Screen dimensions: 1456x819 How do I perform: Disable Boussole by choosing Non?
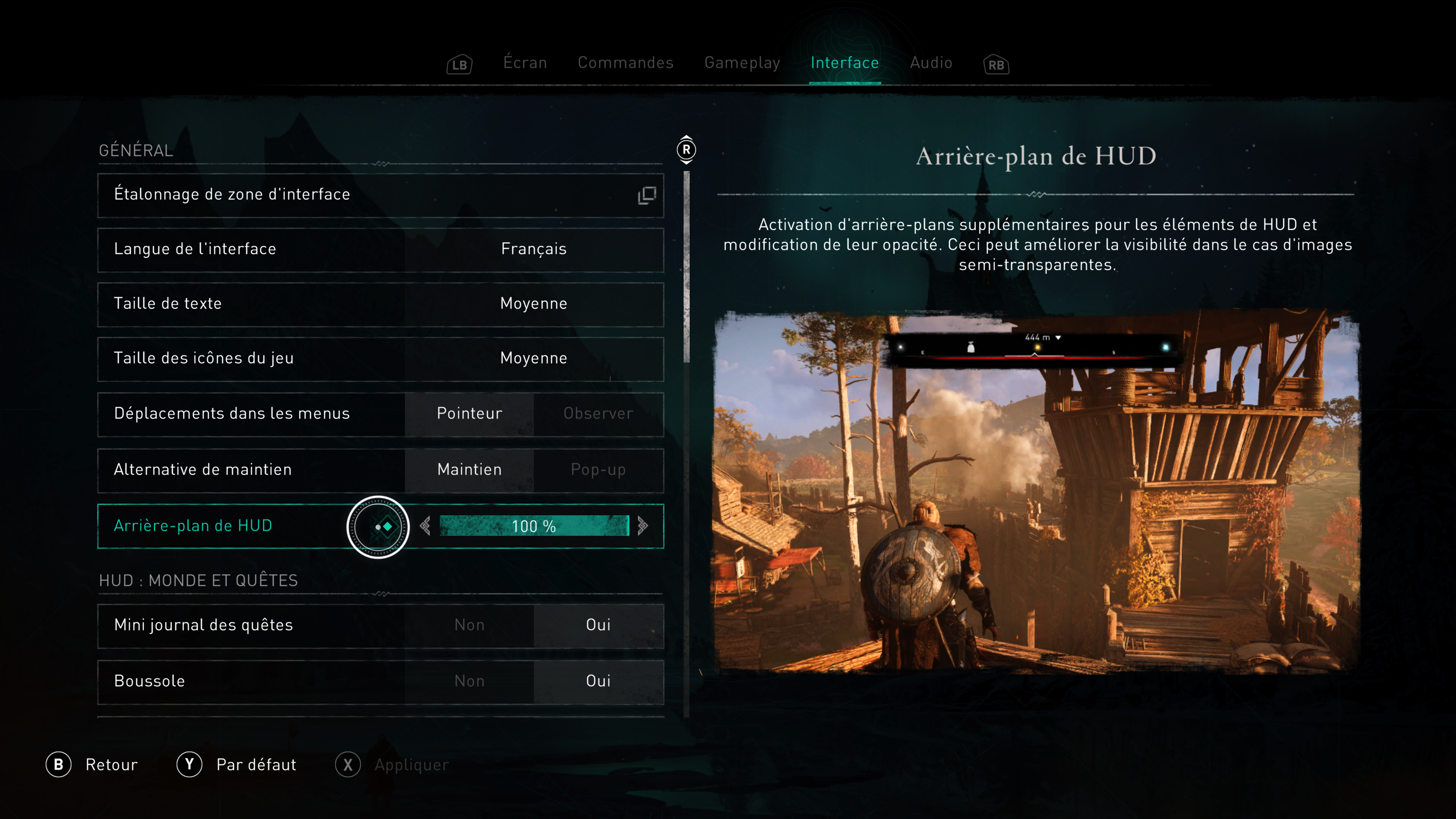[469, 681]
